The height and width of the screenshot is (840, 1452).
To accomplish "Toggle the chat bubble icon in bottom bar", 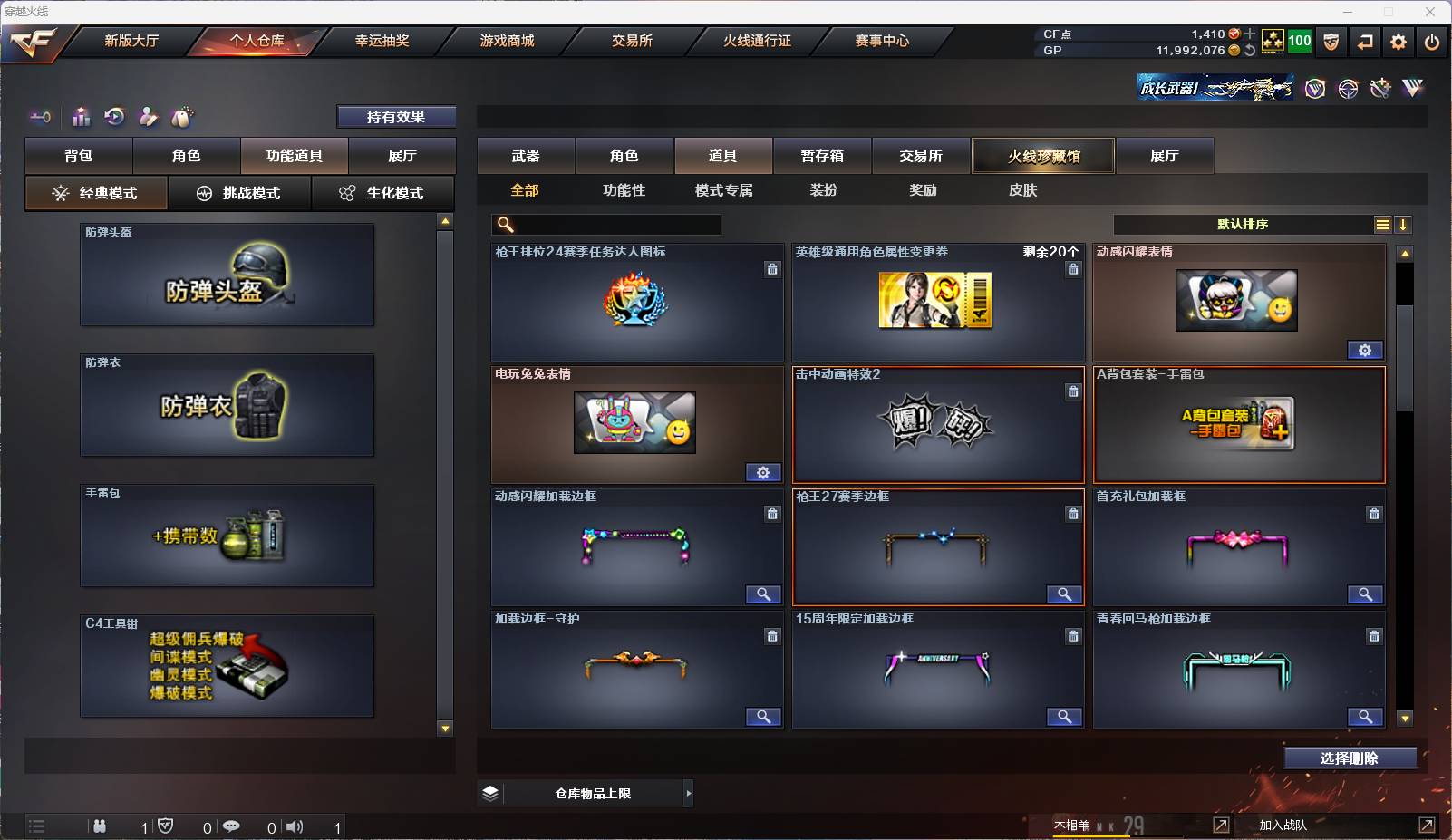I will pos(232,826).
